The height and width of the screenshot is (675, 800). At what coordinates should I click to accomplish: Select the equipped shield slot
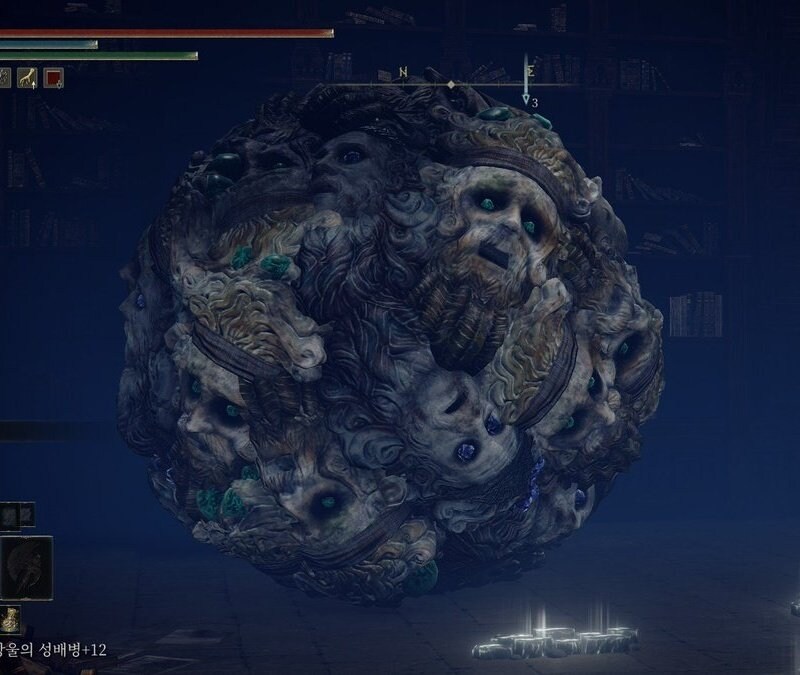coord(27,567)
